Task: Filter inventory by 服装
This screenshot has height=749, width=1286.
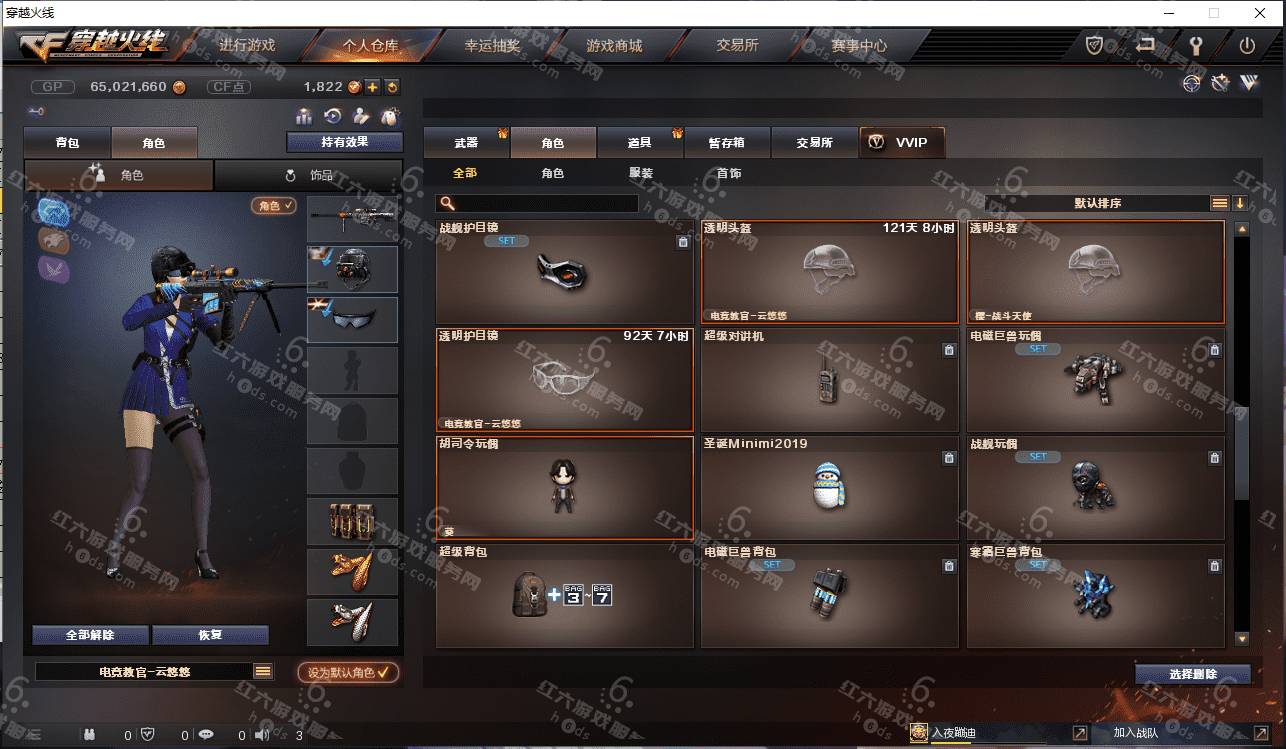Action: click(x=641, y=173)
